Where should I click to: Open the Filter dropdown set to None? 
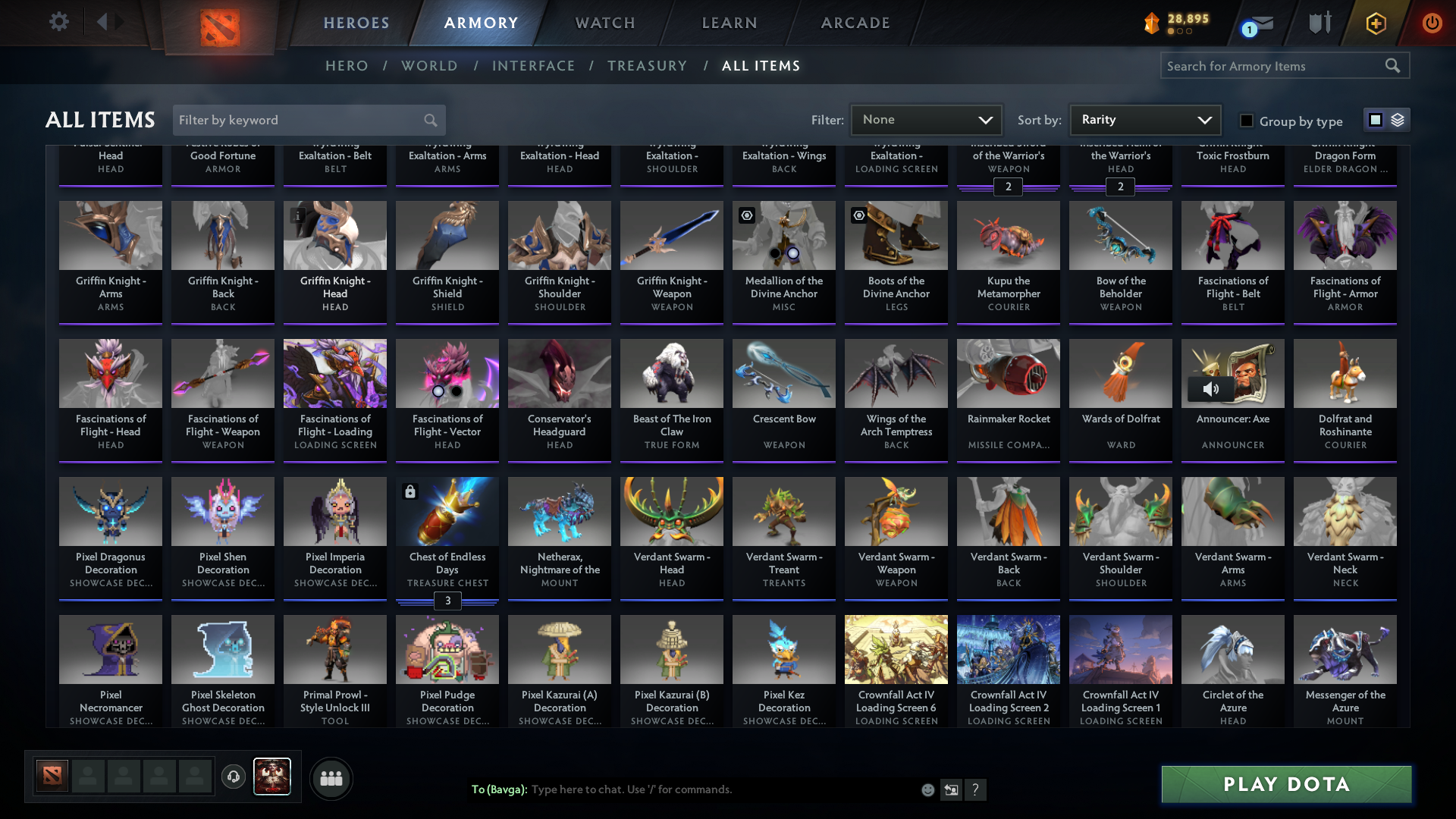click(926, 120)
